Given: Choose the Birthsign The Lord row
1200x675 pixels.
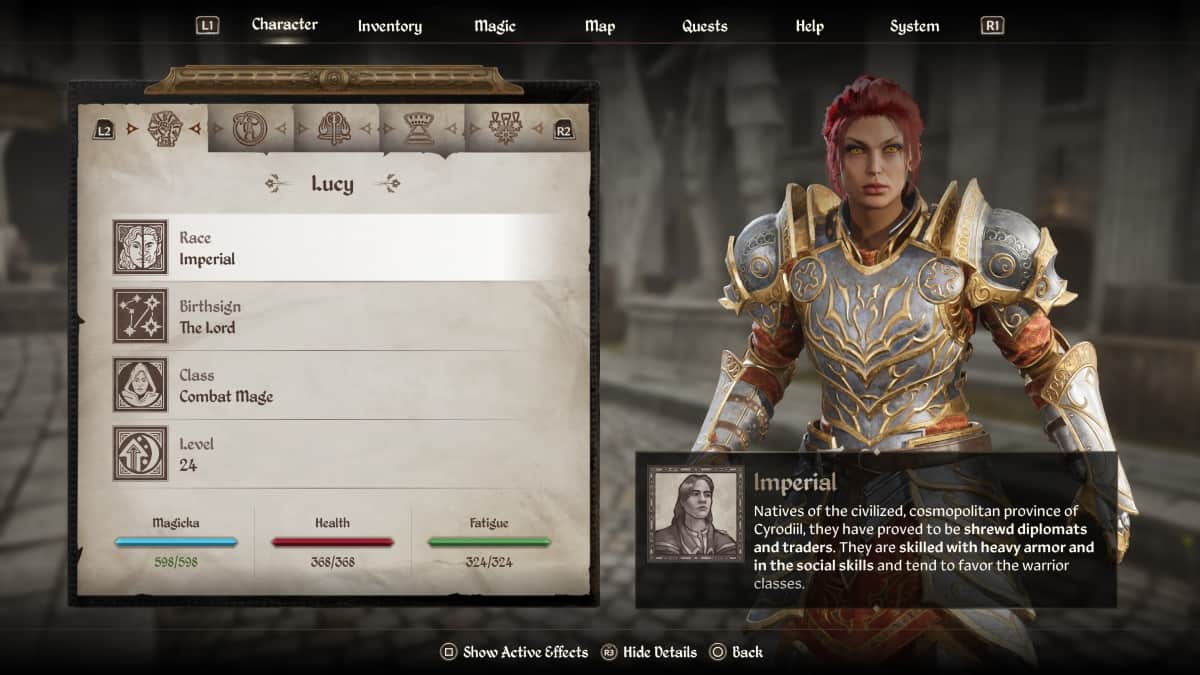Looking at the screenshot, I should 349,317.
